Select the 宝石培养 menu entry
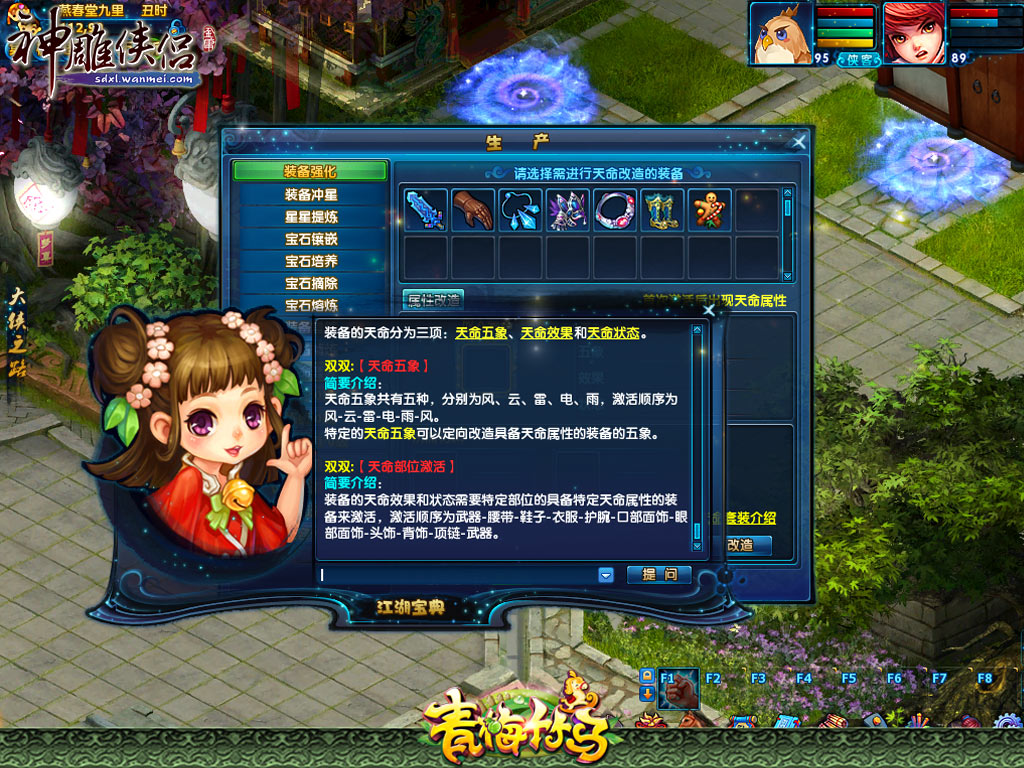 click(x=310, y=261)
